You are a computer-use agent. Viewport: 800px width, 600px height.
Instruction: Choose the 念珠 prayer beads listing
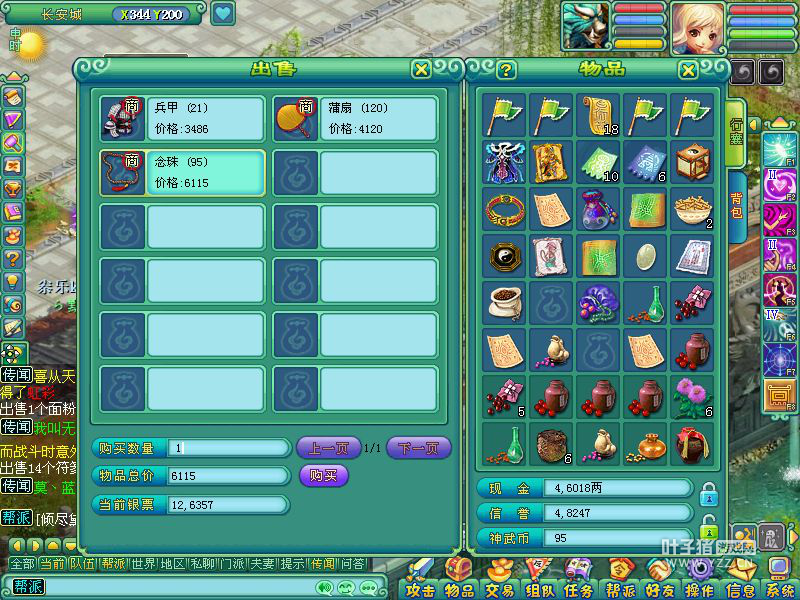point(182,173)
